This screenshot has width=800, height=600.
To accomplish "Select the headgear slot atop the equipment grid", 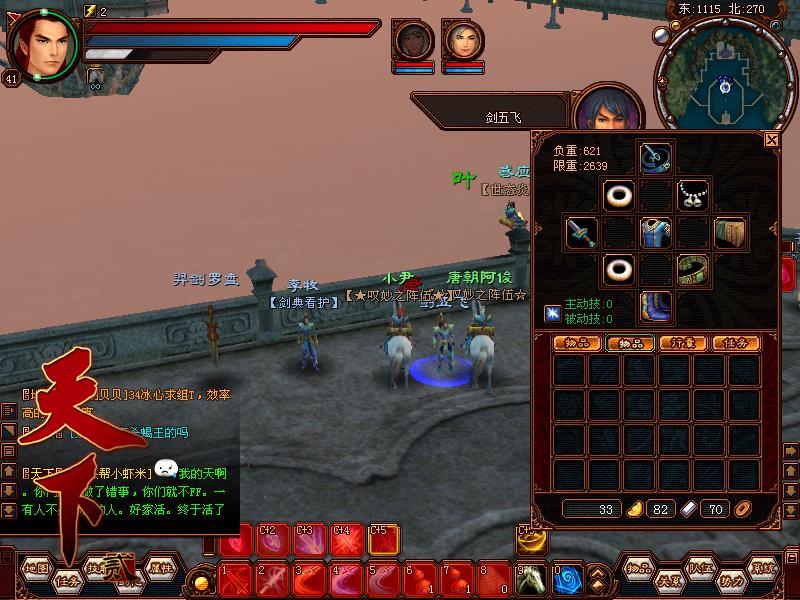I will [x=655, y=158].
